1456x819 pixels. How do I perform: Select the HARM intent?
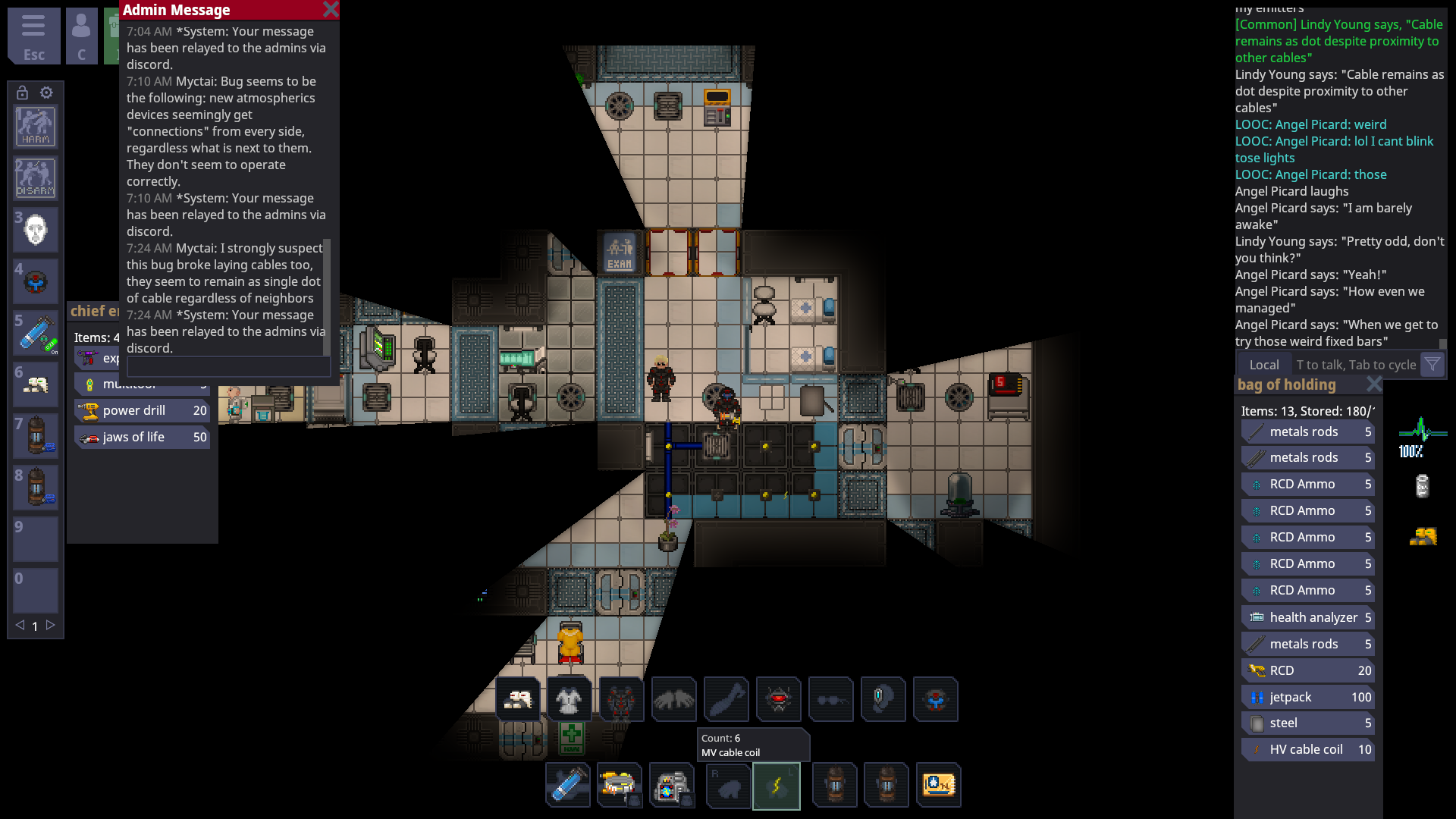35,126
